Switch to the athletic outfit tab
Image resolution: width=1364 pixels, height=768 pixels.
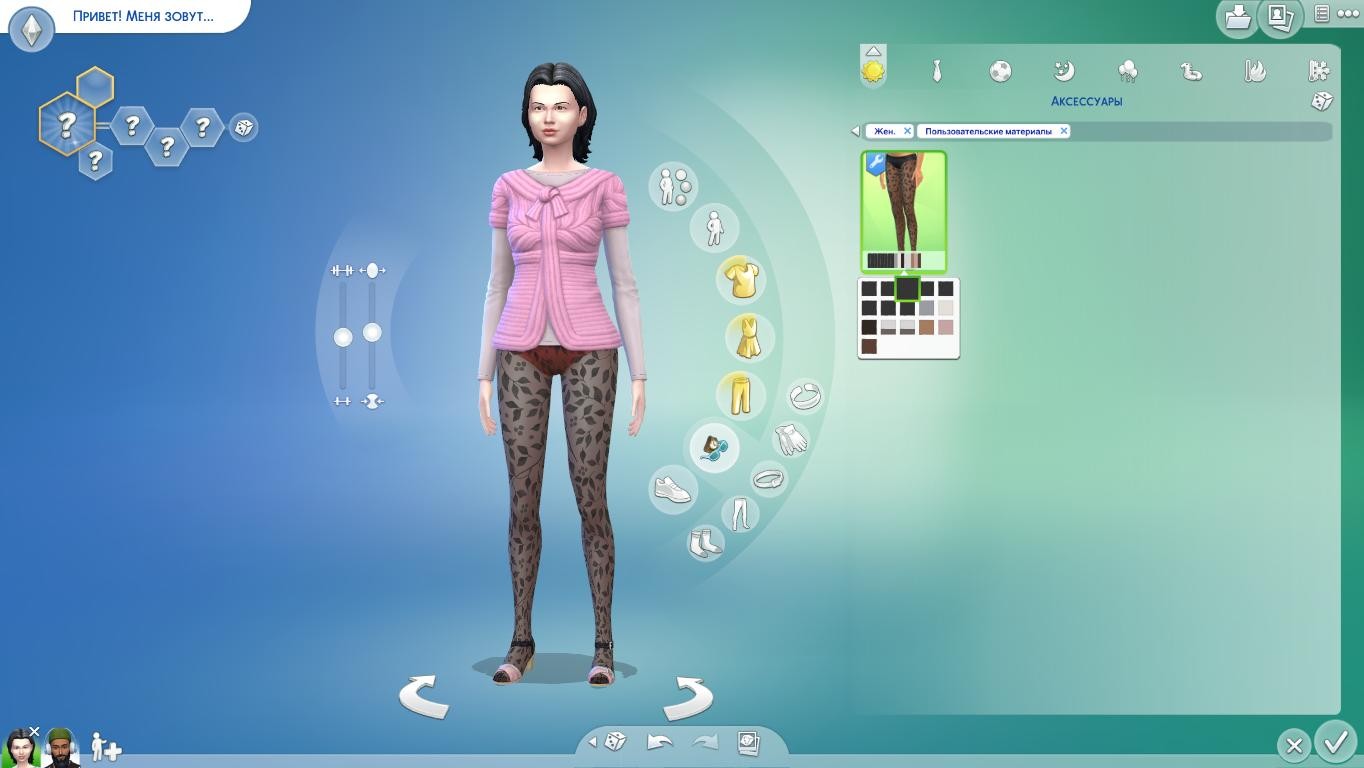pos(1000,71)
